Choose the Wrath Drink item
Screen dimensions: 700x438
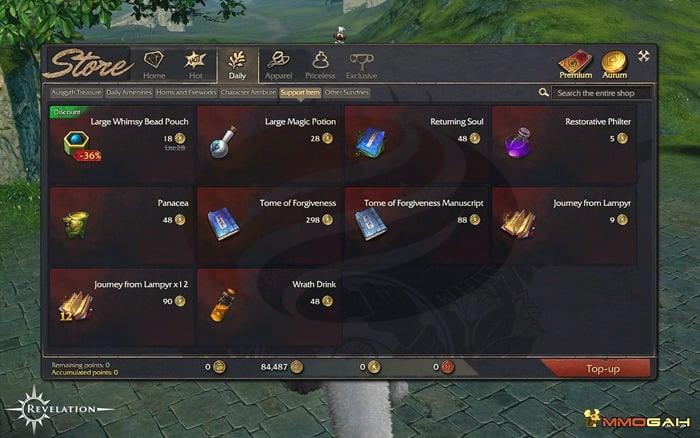point(270,300)
